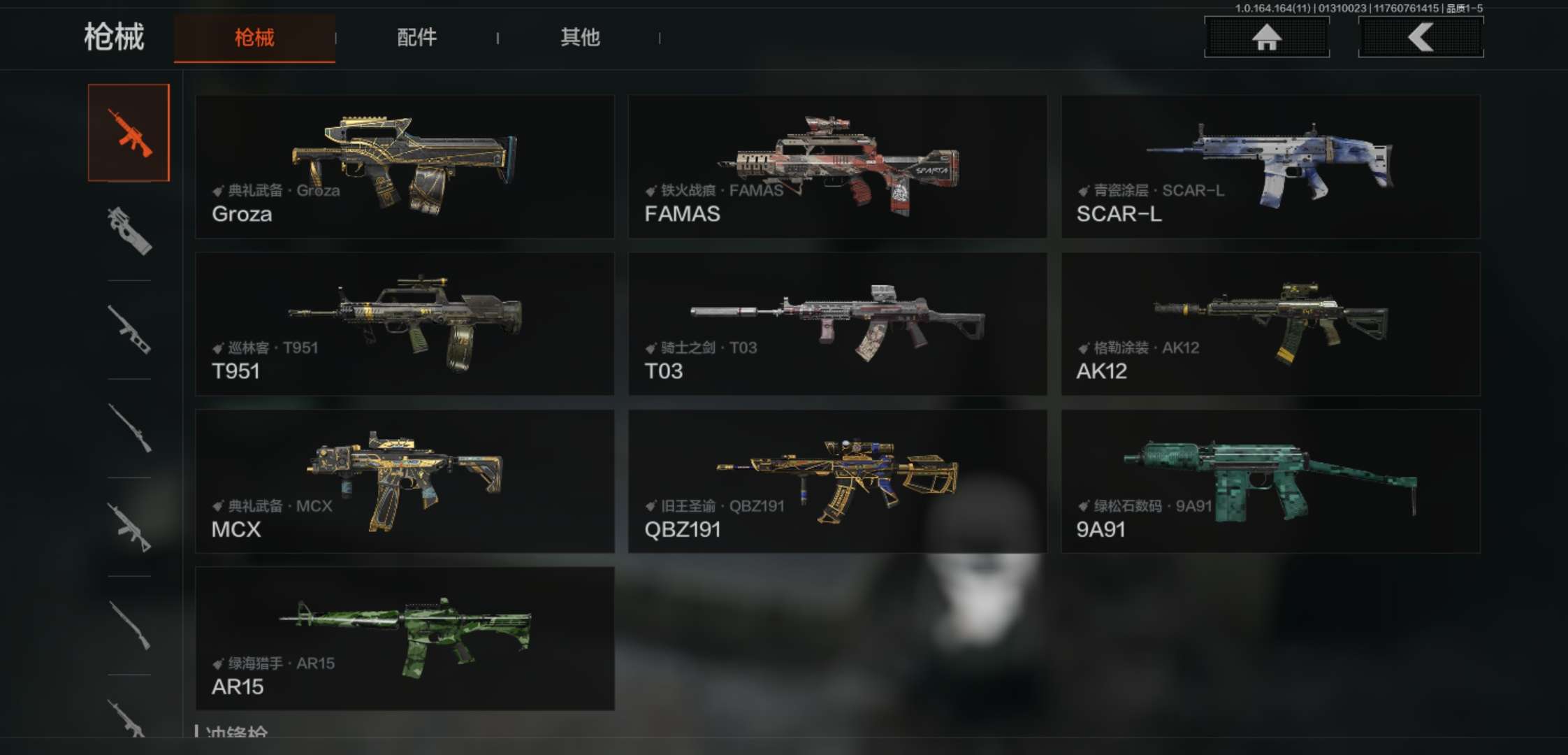Select the T951 rifle card

405,324
